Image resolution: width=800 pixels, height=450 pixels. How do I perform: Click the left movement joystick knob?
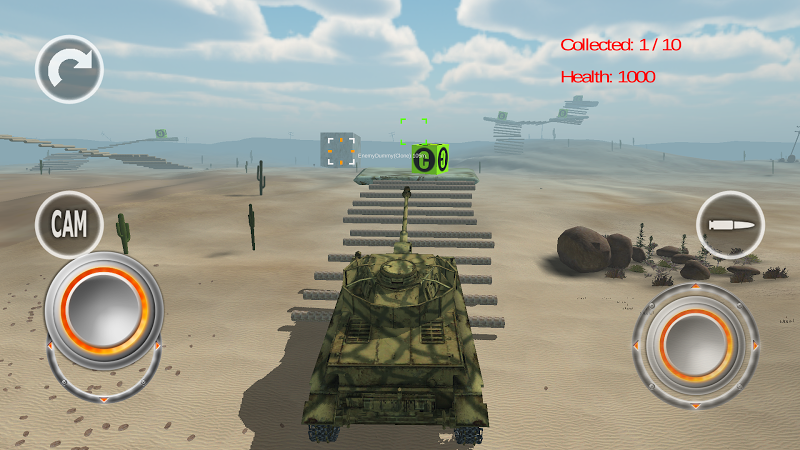[103, 308]
